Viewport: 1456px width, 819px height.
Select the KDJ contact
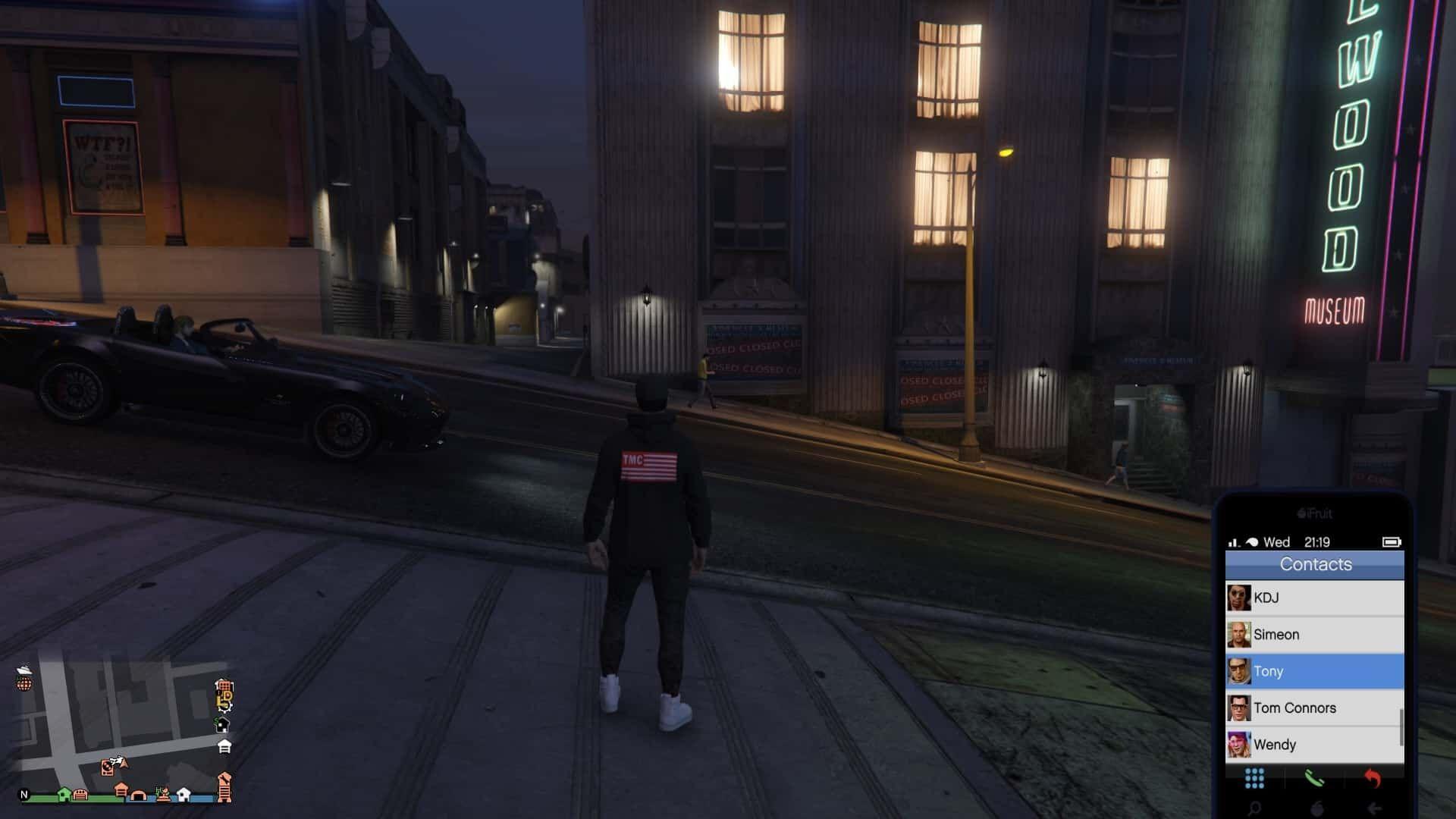1314,598
